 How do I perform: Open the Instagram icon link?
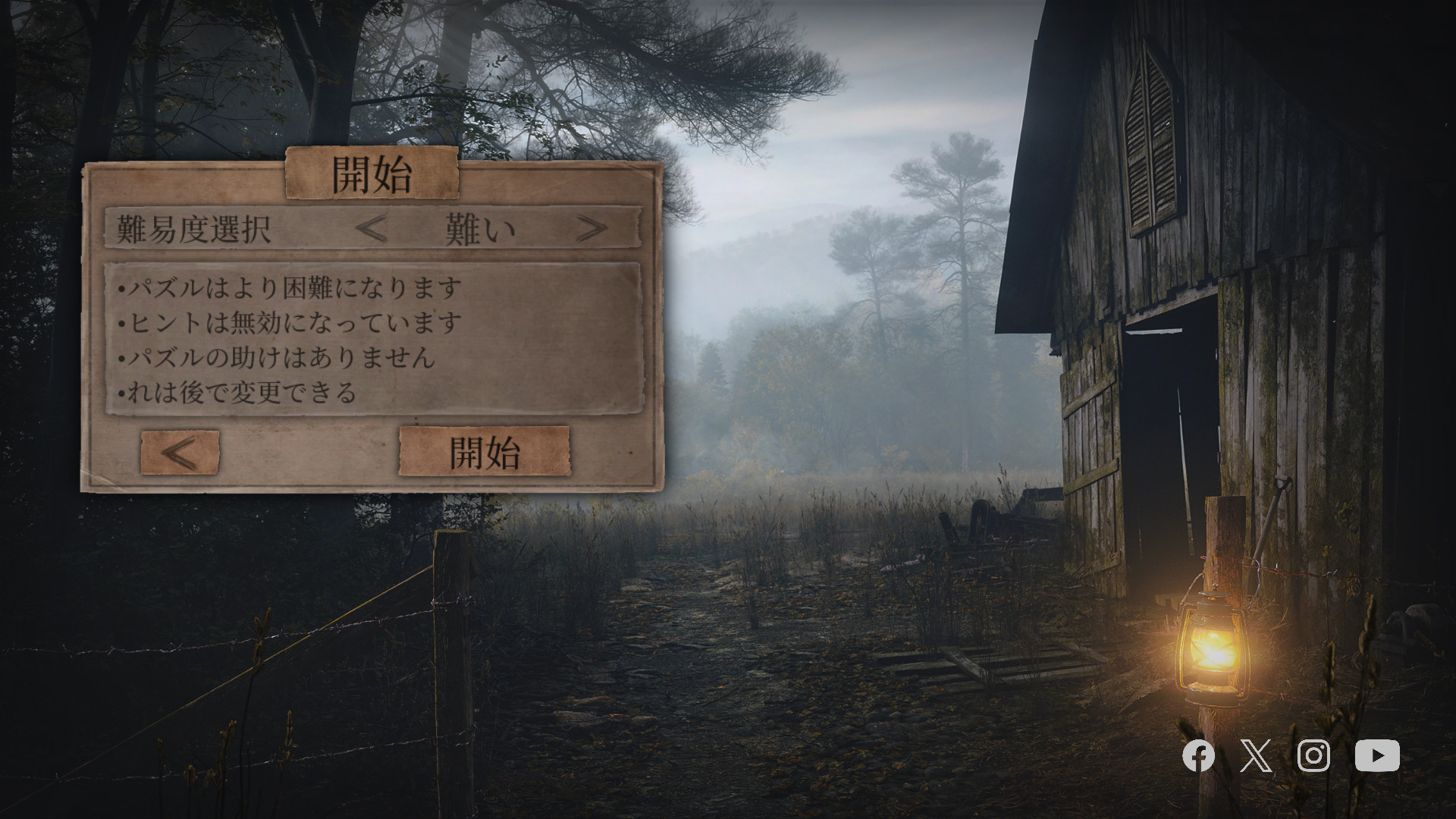1313,756
